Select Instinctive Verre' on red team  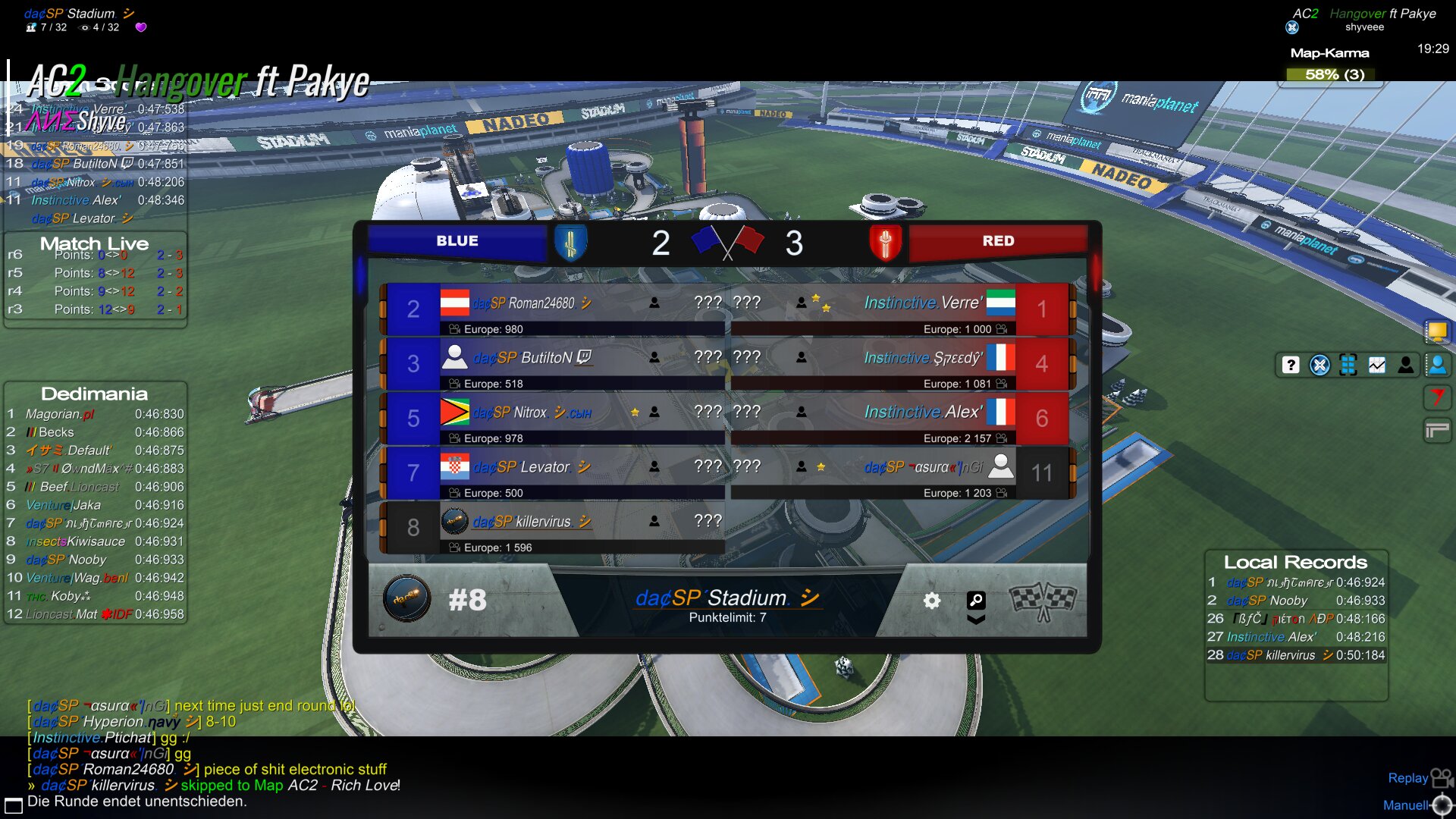(902, 309)
